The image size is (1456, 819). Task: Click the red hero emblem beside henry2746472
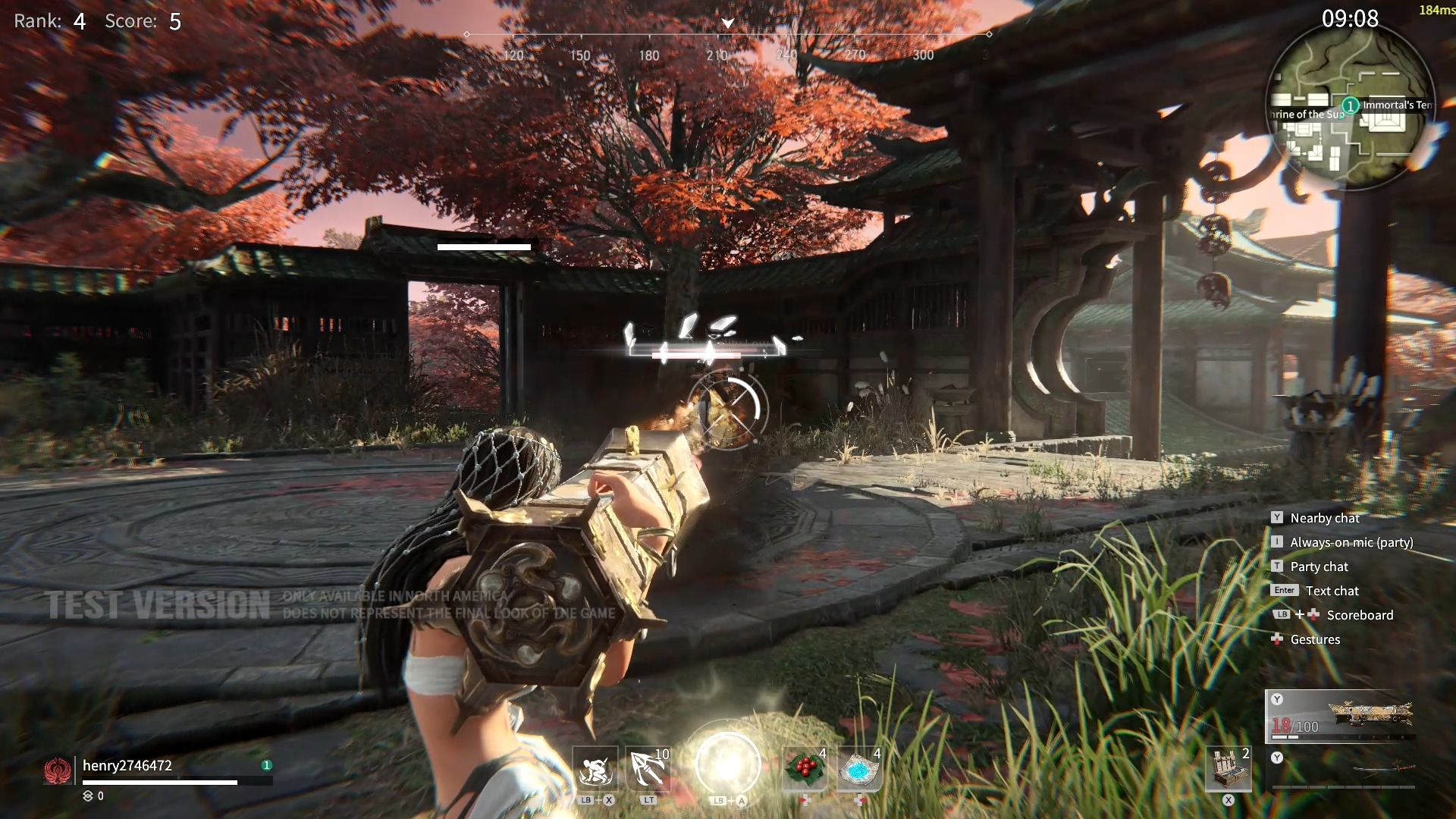pyautogui.click(x=58, y=770)
